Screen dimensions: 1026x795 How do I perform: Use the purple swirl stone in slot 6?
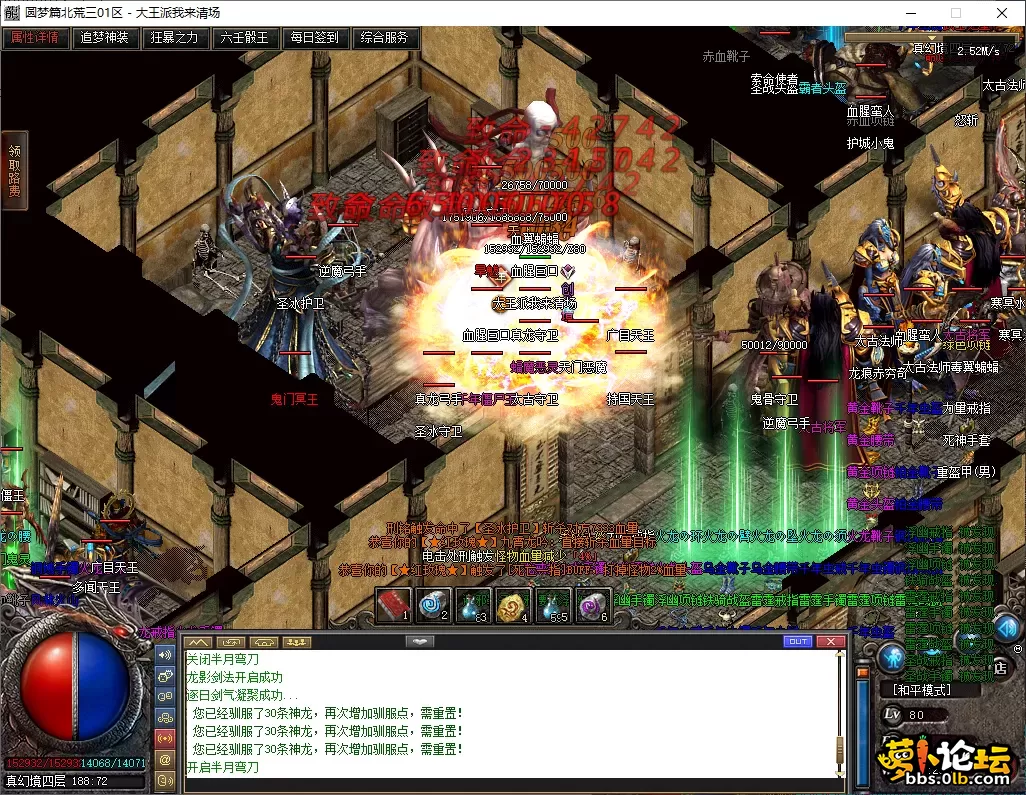(x=592, y=605)
